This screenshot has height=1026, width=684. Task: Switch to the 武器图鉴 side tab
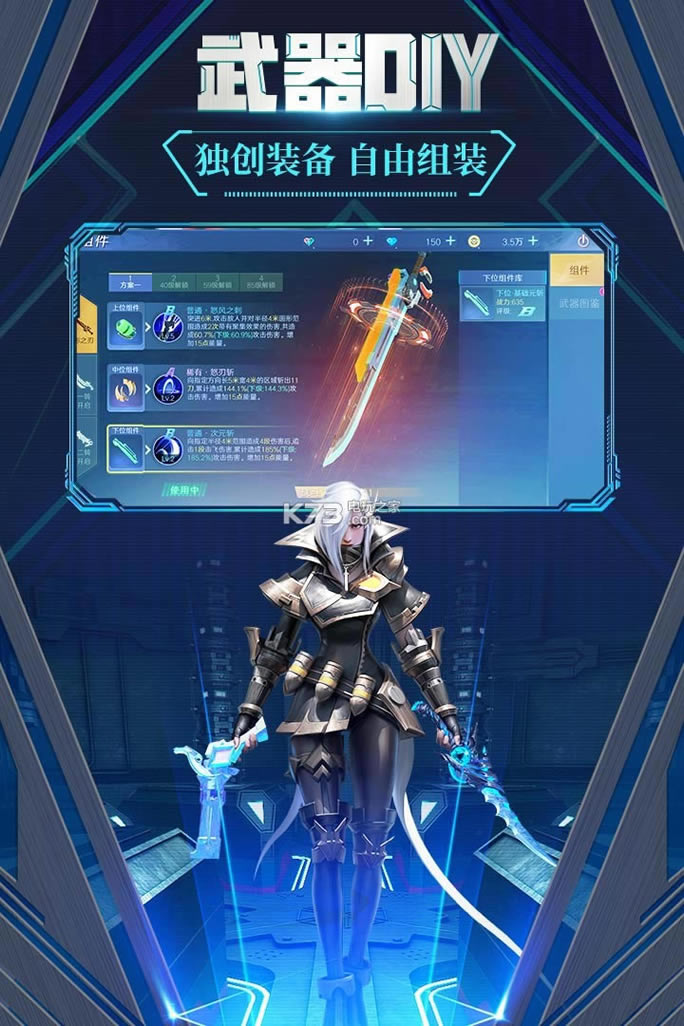point(577,303)
